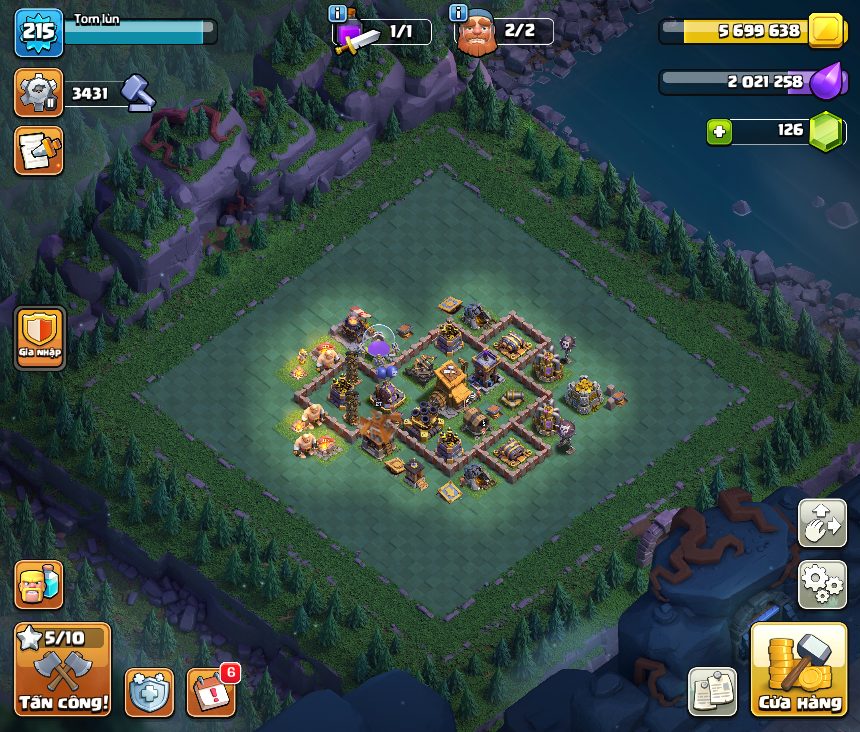The image size is (860, 732).
Task: Tap the purple elixir drop icon
Action: (x=827, y=81)
